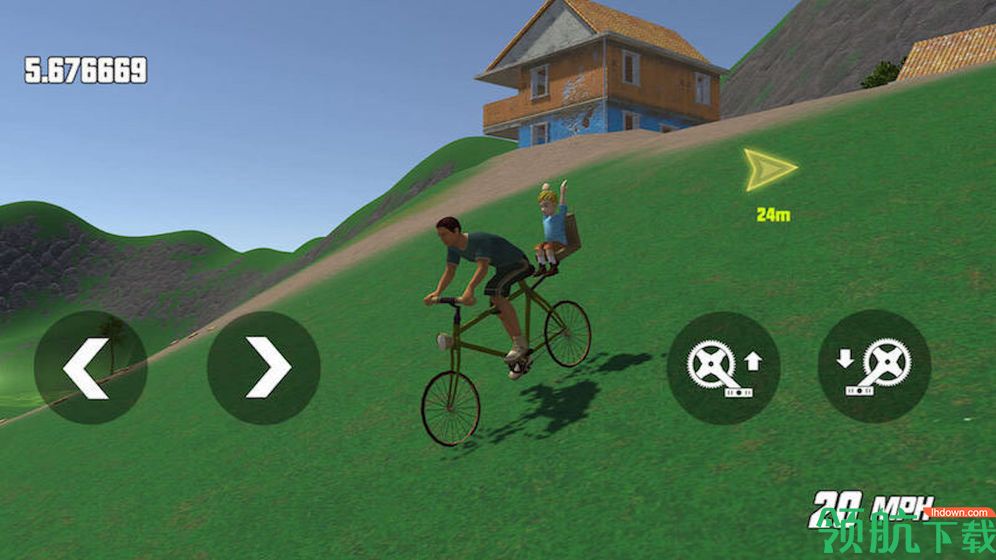Tap the left arrow steering button
Screen dimensions: 996x560
(x=90, y=367)
